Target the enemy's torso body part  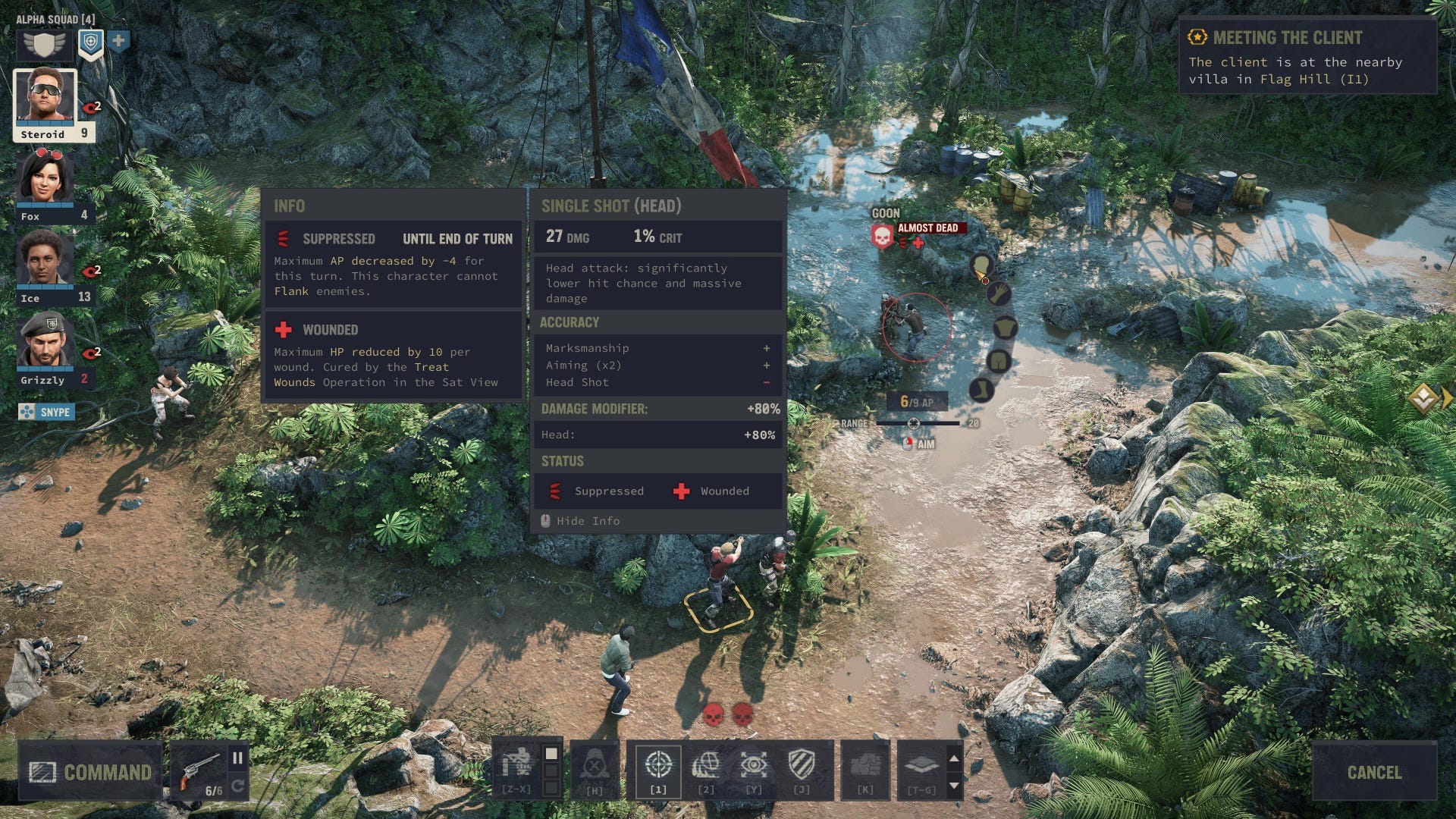1005,328
